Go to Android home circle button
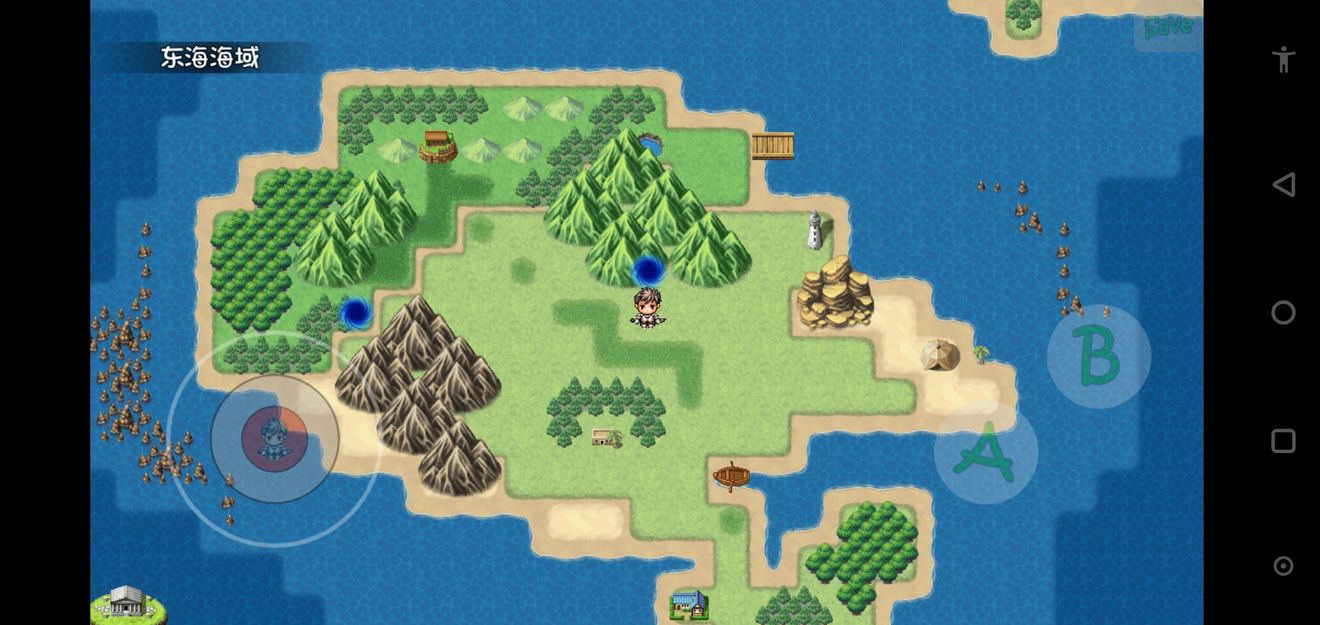Screen dimensions: 1320x625 pyautogui.click(x=1283, y=313)
